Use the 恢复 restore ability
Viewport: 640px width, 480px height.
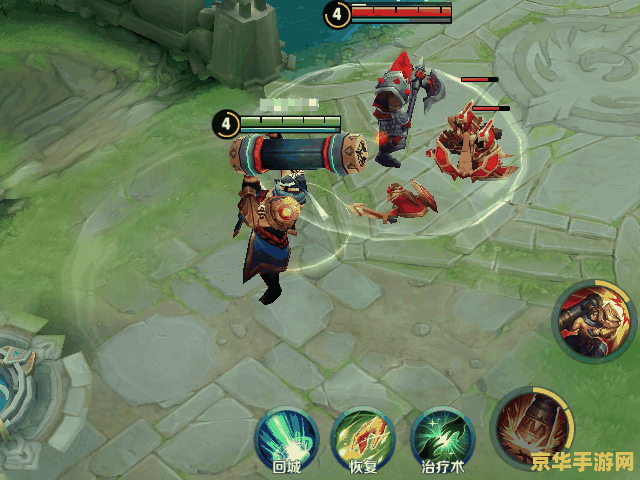(362, 436)
